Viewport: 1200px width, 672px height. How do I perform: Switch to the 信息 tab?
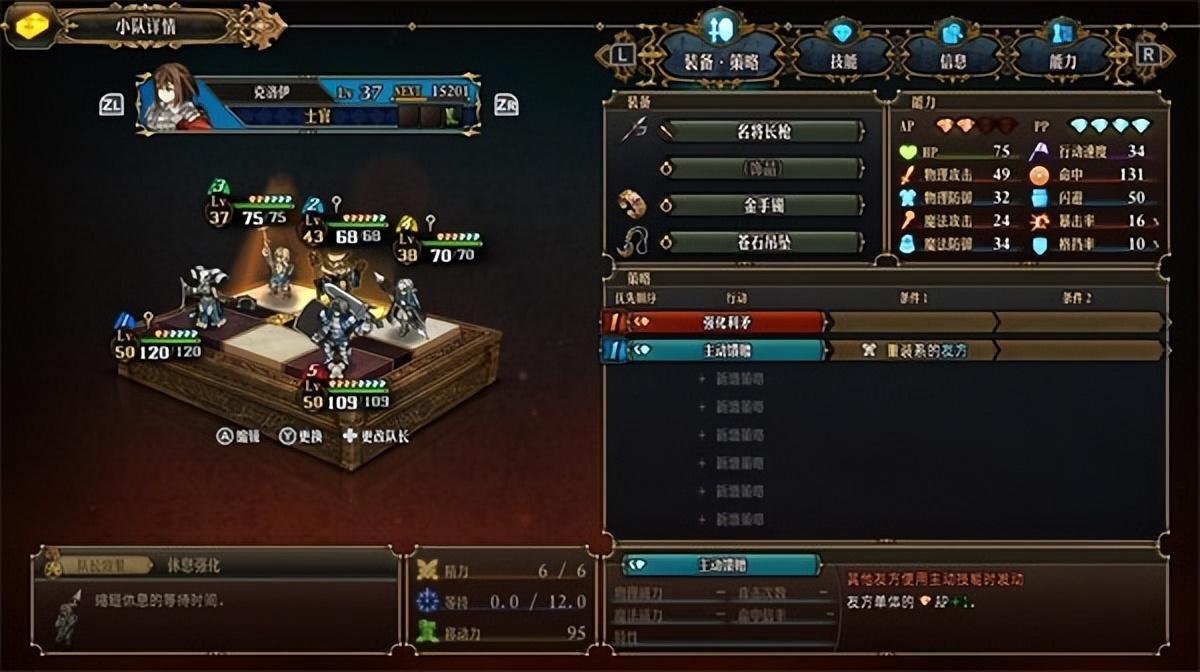point(952,58)
